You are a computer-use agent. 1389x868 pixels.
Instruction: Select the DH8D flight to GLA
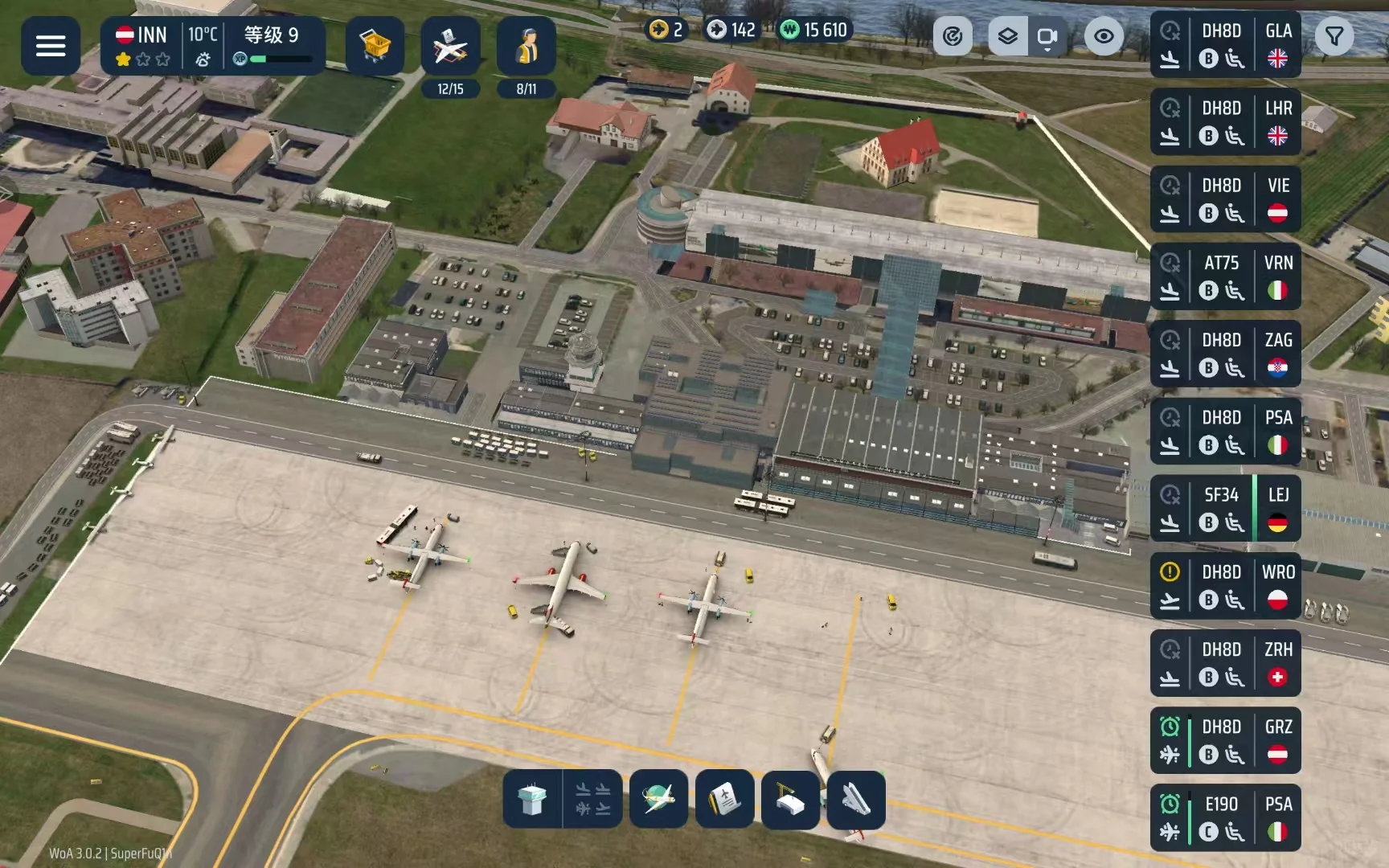(1225, 45)
